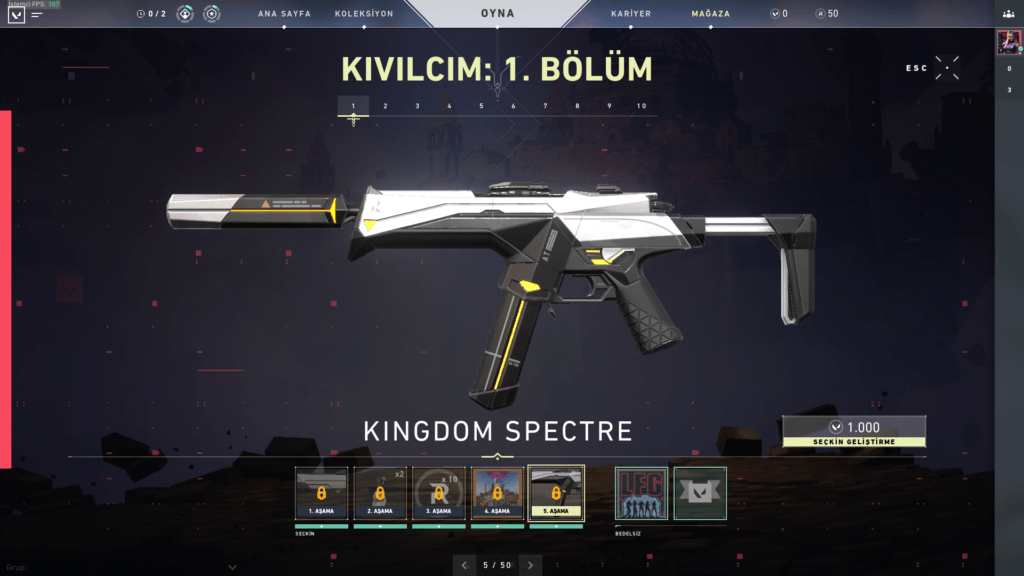Select the free Valorant-logo banner reward tile
1024x576 pixels.
click(700, 493)
